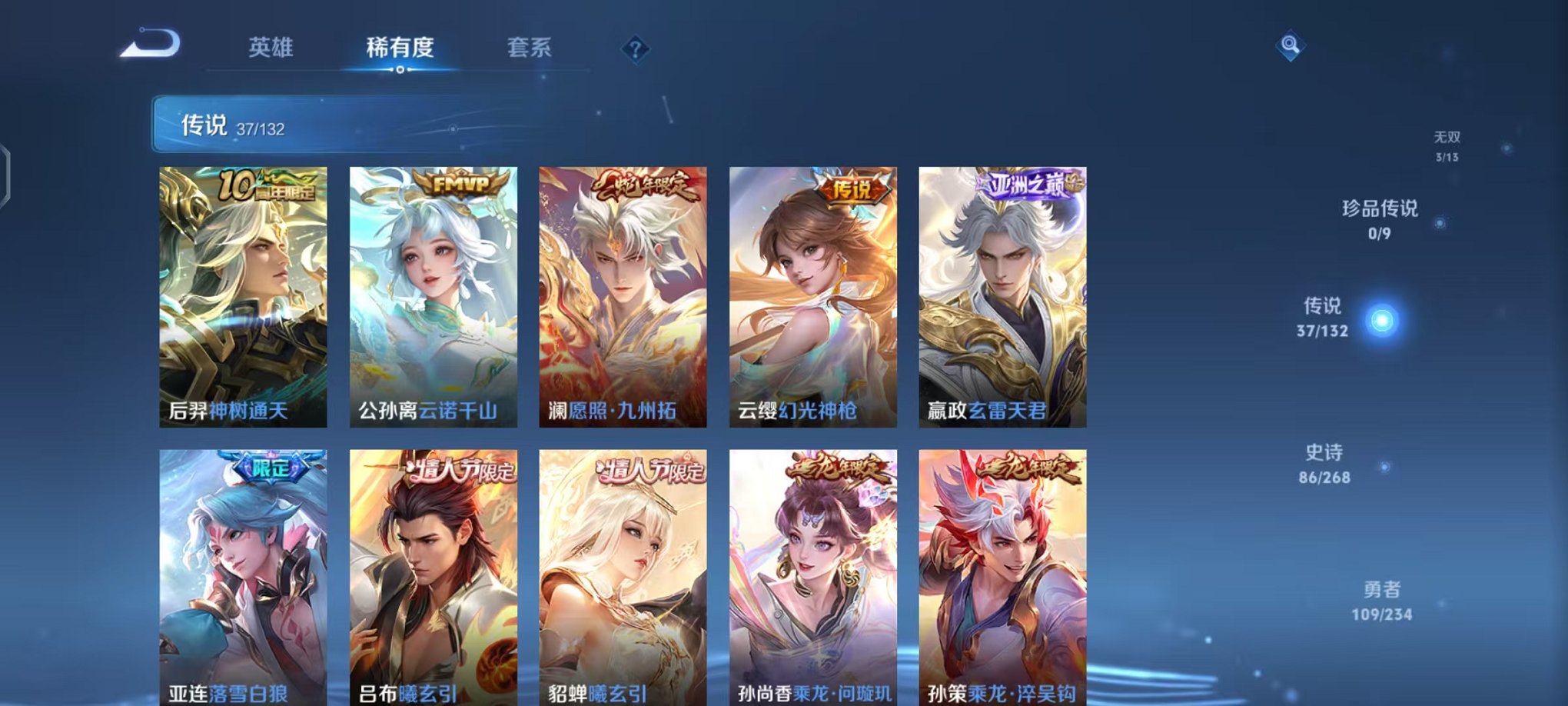1568x706 pixels.
Task: Click the 蛇年限定 badge on 澜's skin card
Action: [x=646, y=185]
